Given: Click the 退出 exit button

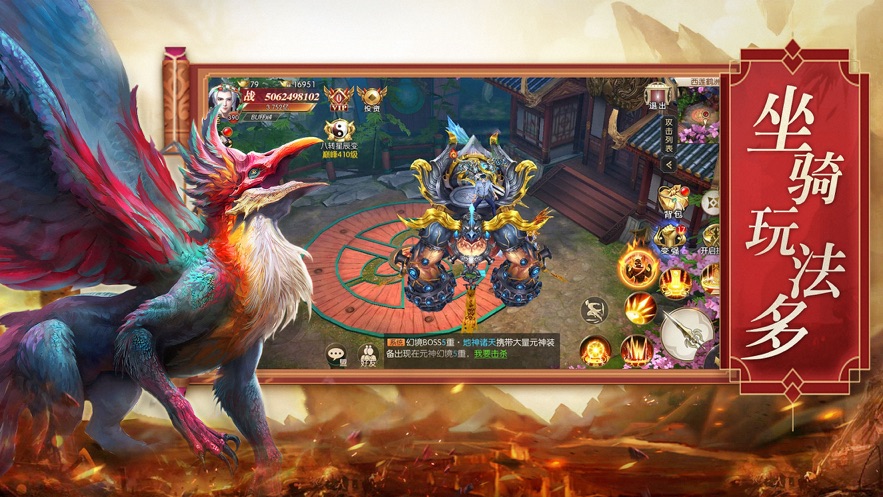Looking at the screenshot, I should [657, 96].
